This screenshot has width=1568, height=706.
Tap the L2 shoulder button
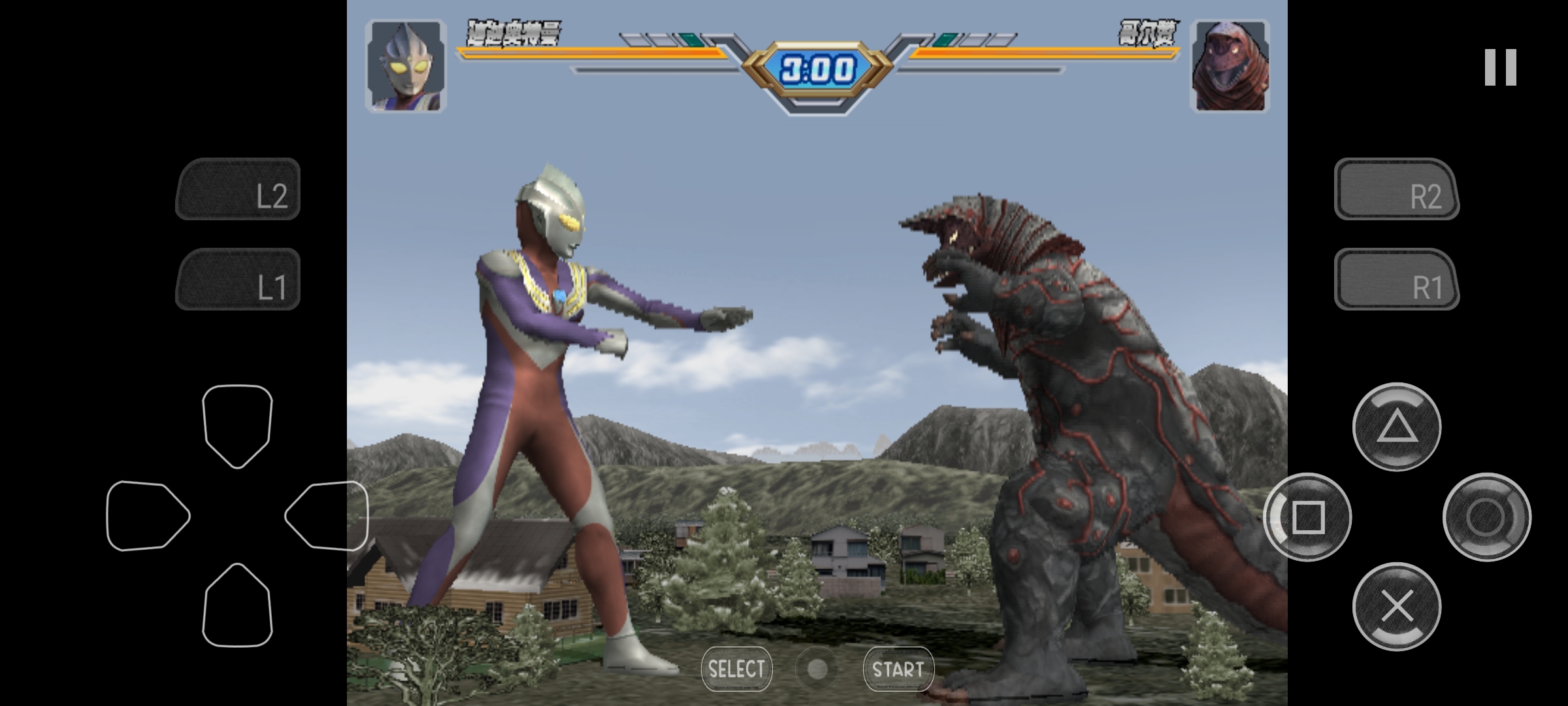238,190
